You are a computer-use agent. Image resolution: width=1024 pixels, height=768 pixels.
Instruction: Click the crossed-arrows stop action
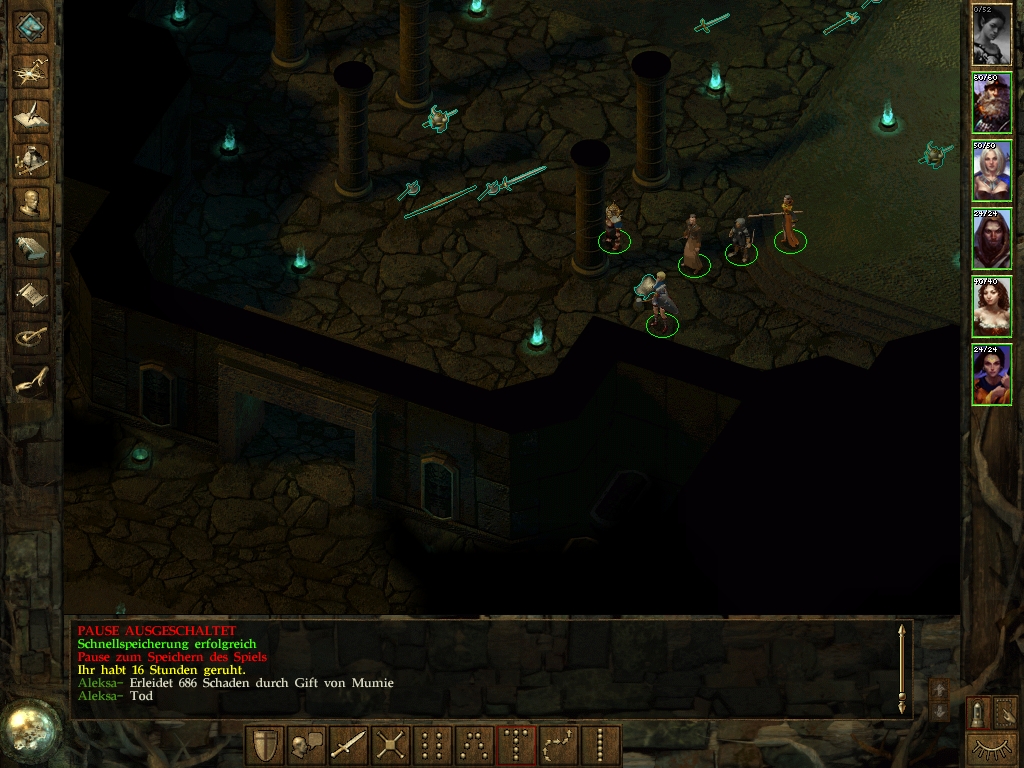(391, 746)
